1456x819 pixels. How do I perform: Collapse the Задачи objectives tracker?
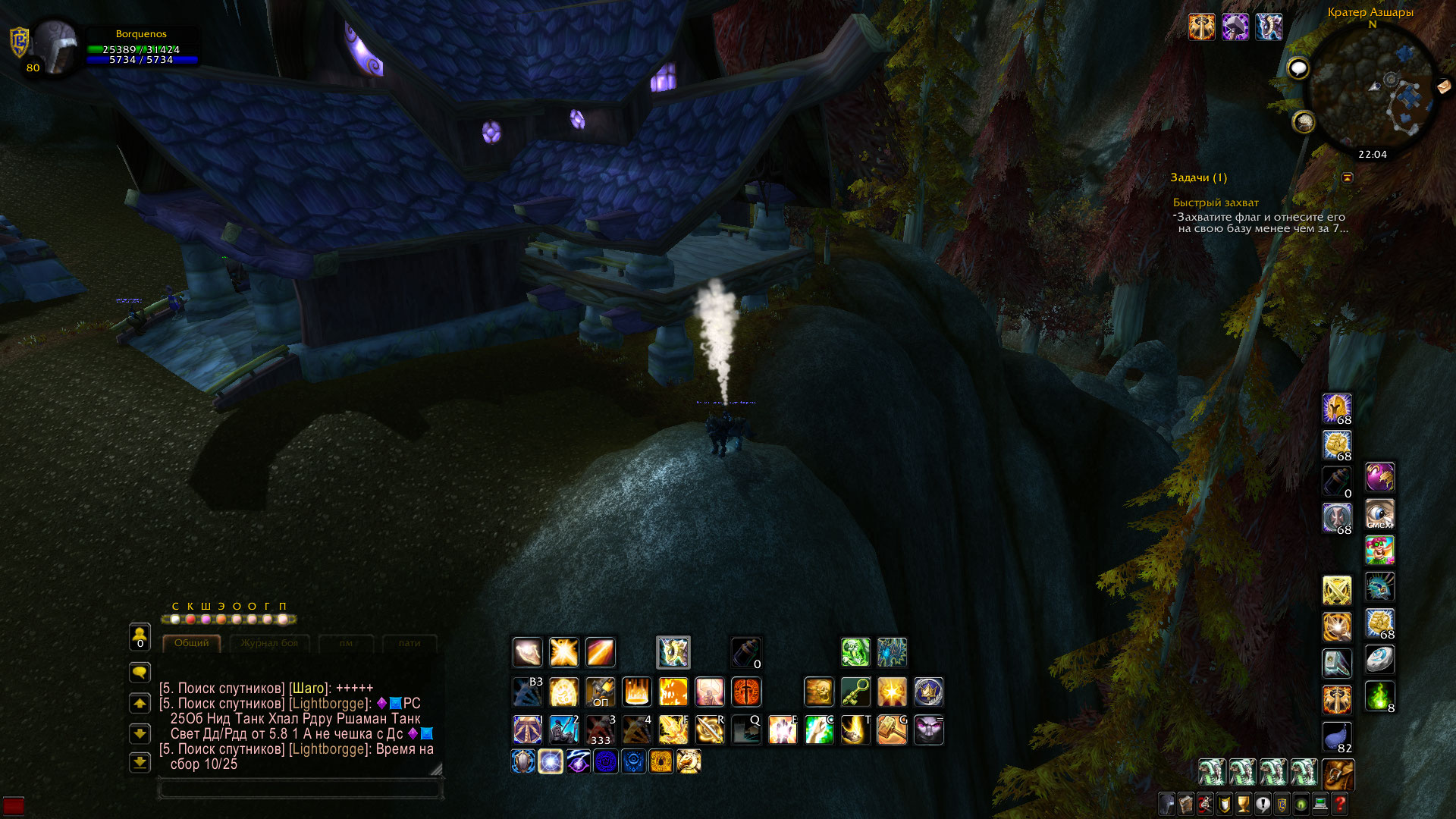(1348, 177)
